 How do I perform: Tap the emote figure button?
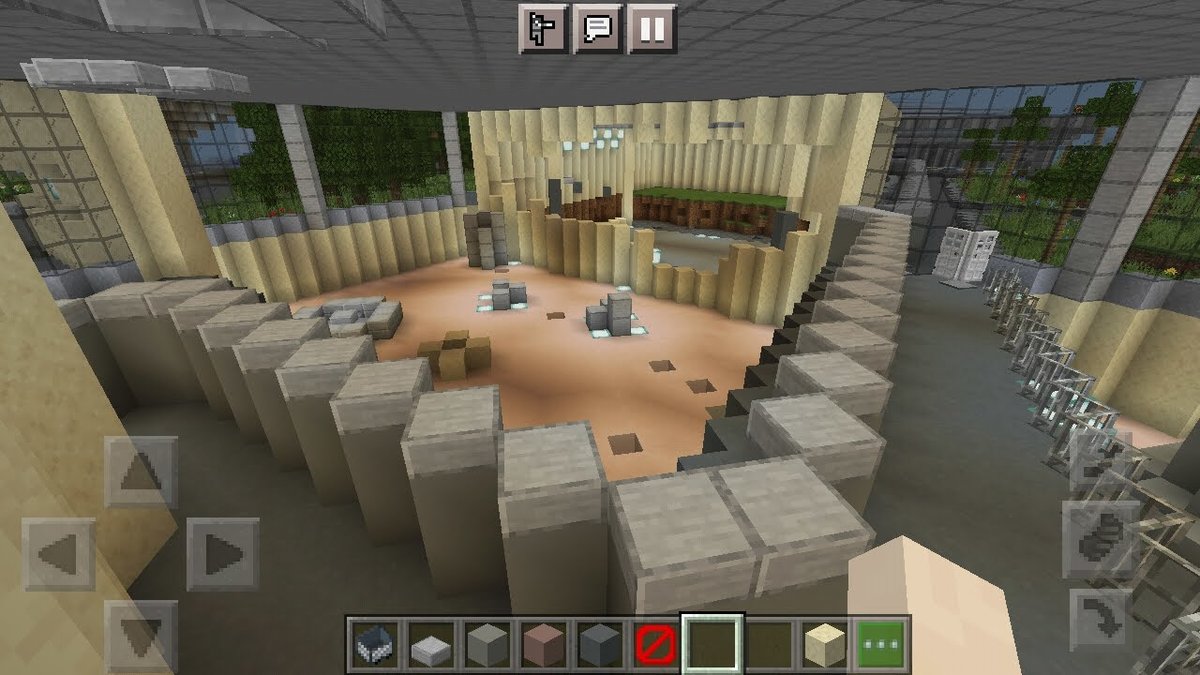tap(544, 28)
